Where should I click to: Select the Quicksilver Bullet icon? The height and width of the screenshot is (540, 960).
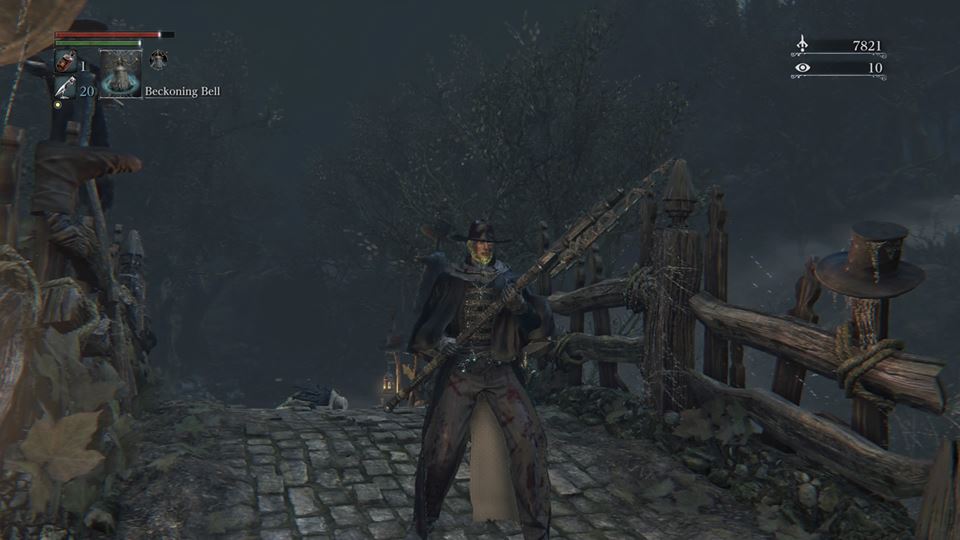pos(65,90)
